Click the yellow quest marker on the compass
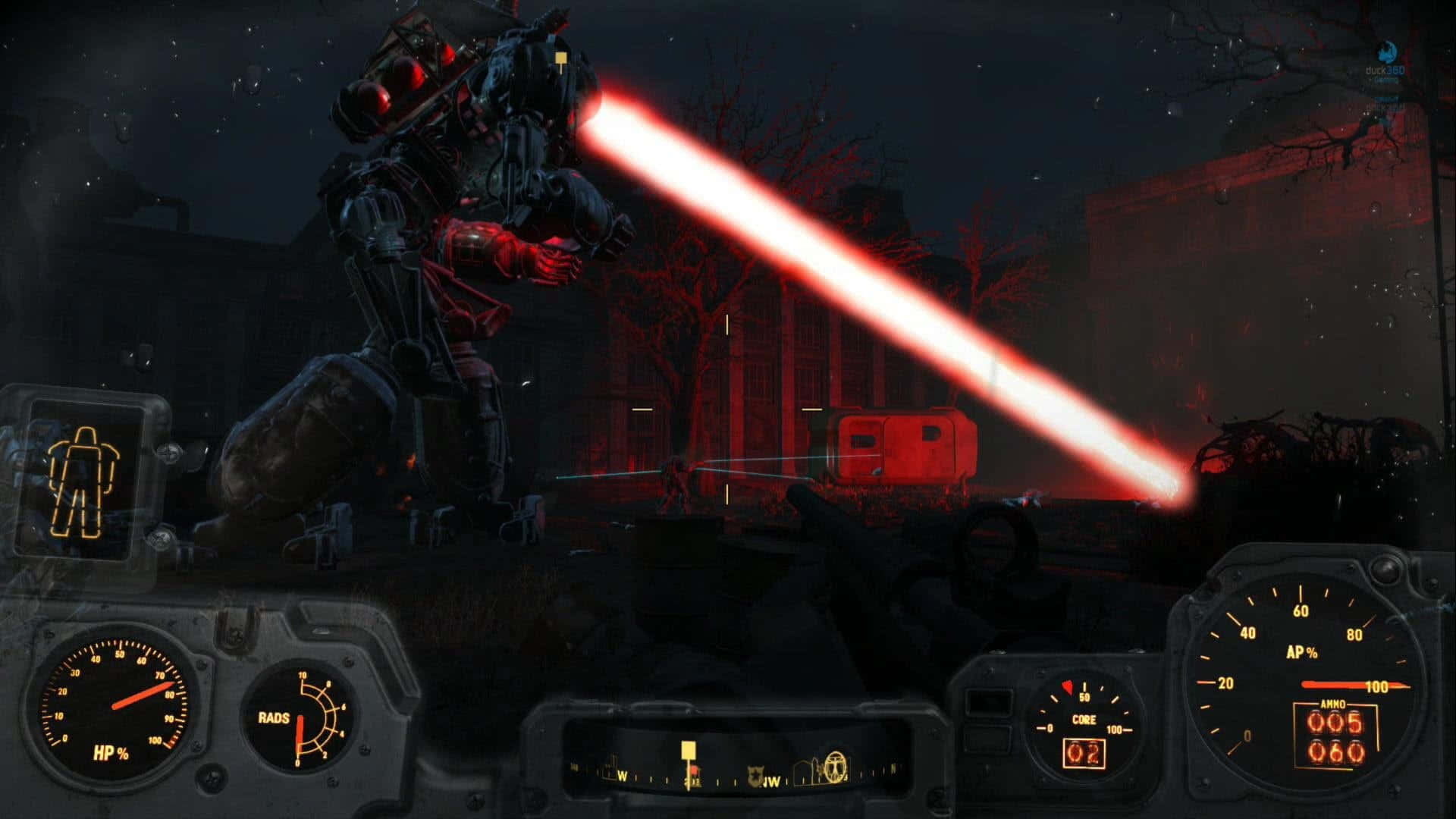Image resolution: width=1456 pixels, height=819 pixels. coord(688,751)
